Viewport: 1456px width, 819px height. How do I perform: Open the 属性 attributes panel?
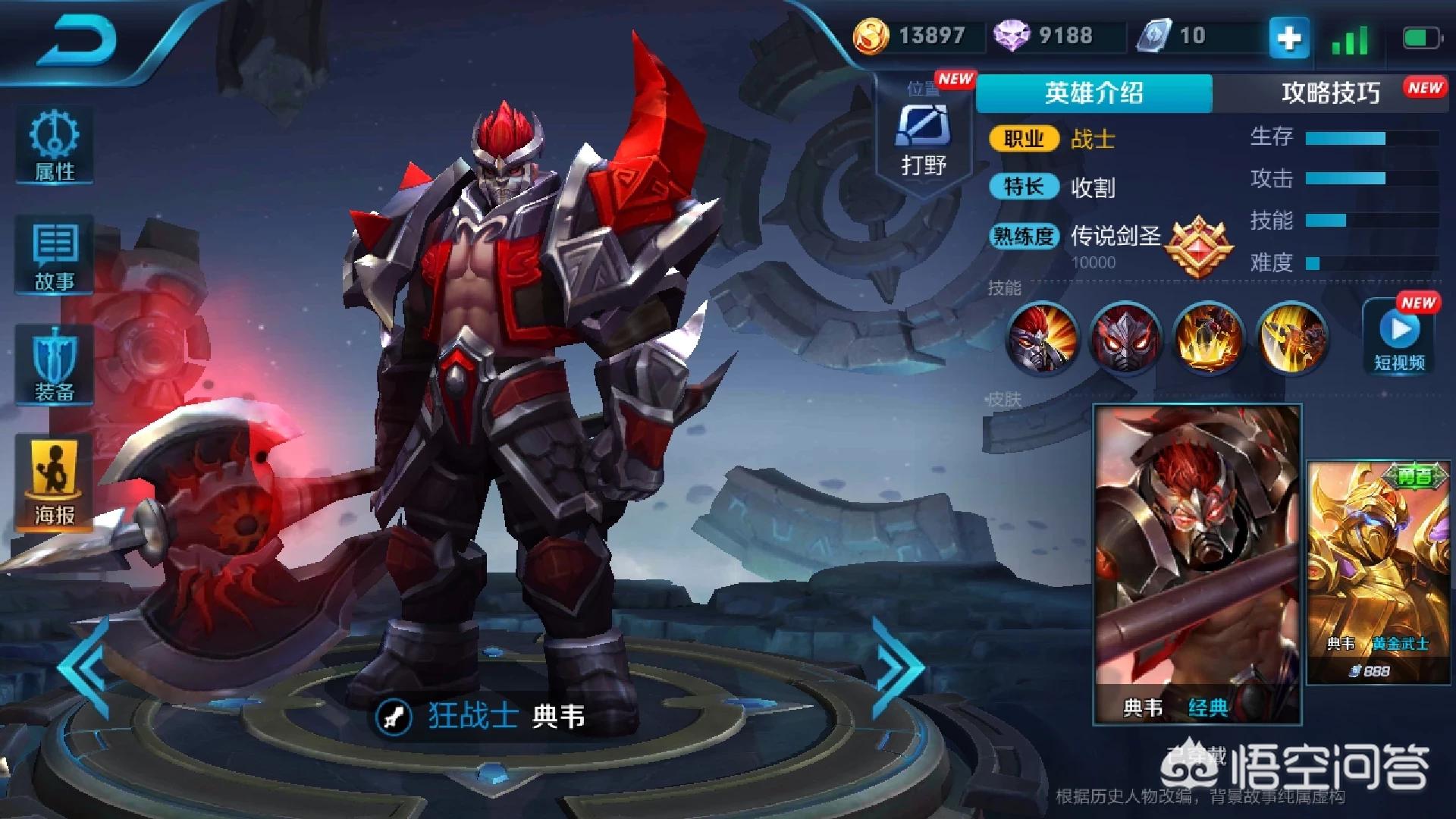click(x=55, y=146)
